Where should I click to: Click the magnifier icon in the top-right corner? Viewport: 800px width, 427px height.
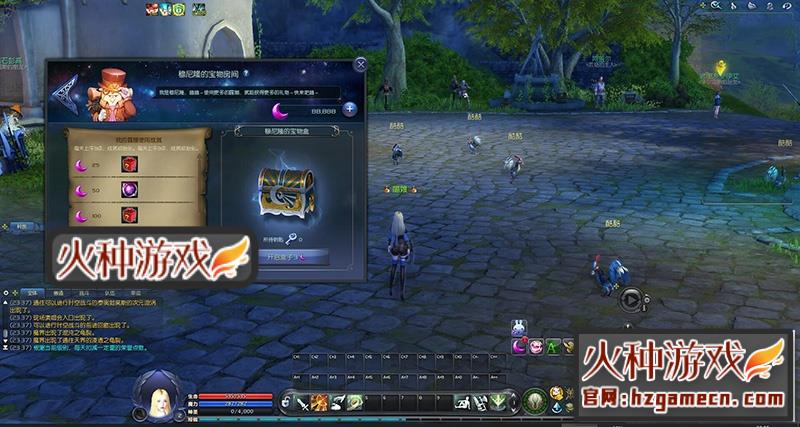(x=717, y=5)
